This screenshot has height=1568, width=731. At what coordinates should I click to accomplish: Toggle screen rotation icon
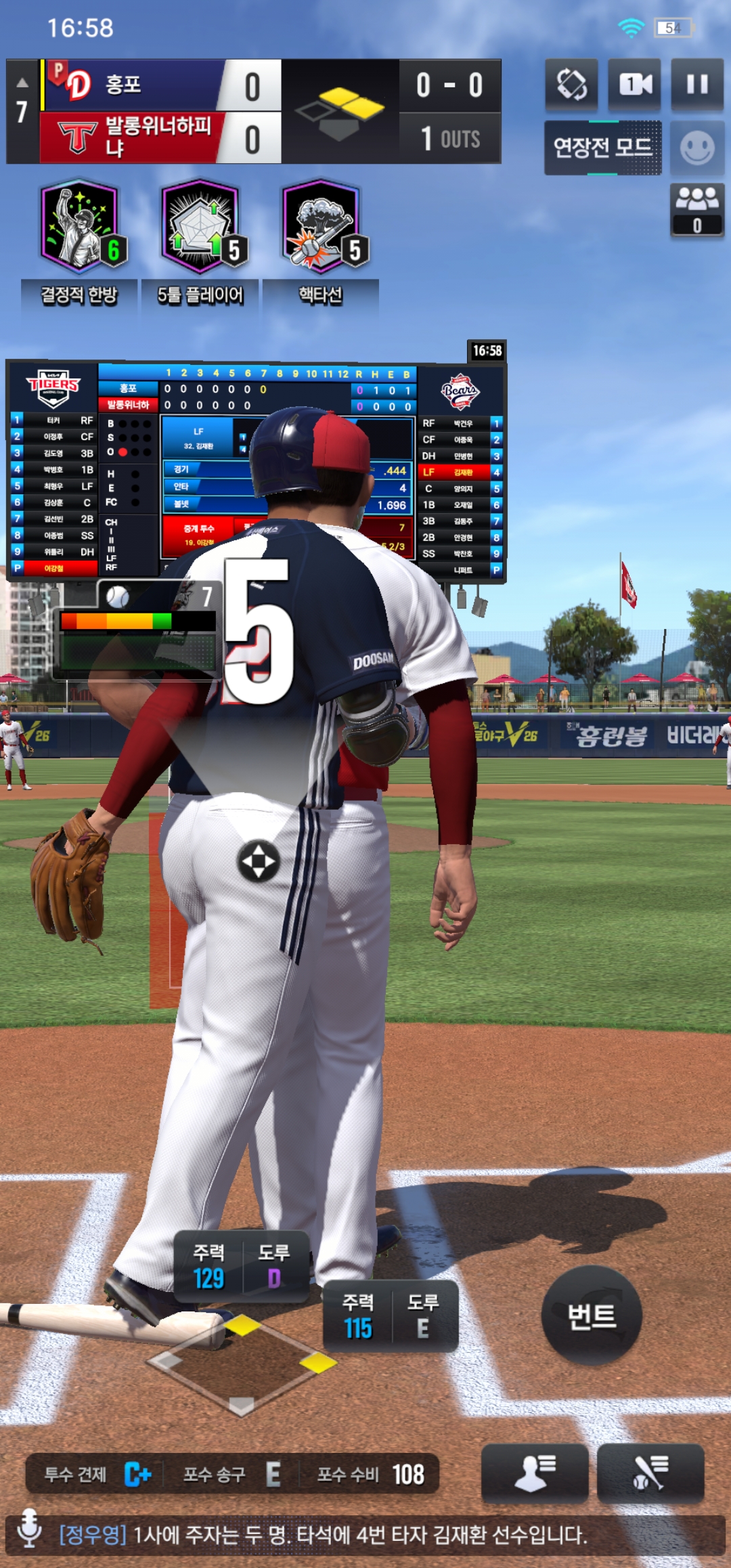coord(572,85)
